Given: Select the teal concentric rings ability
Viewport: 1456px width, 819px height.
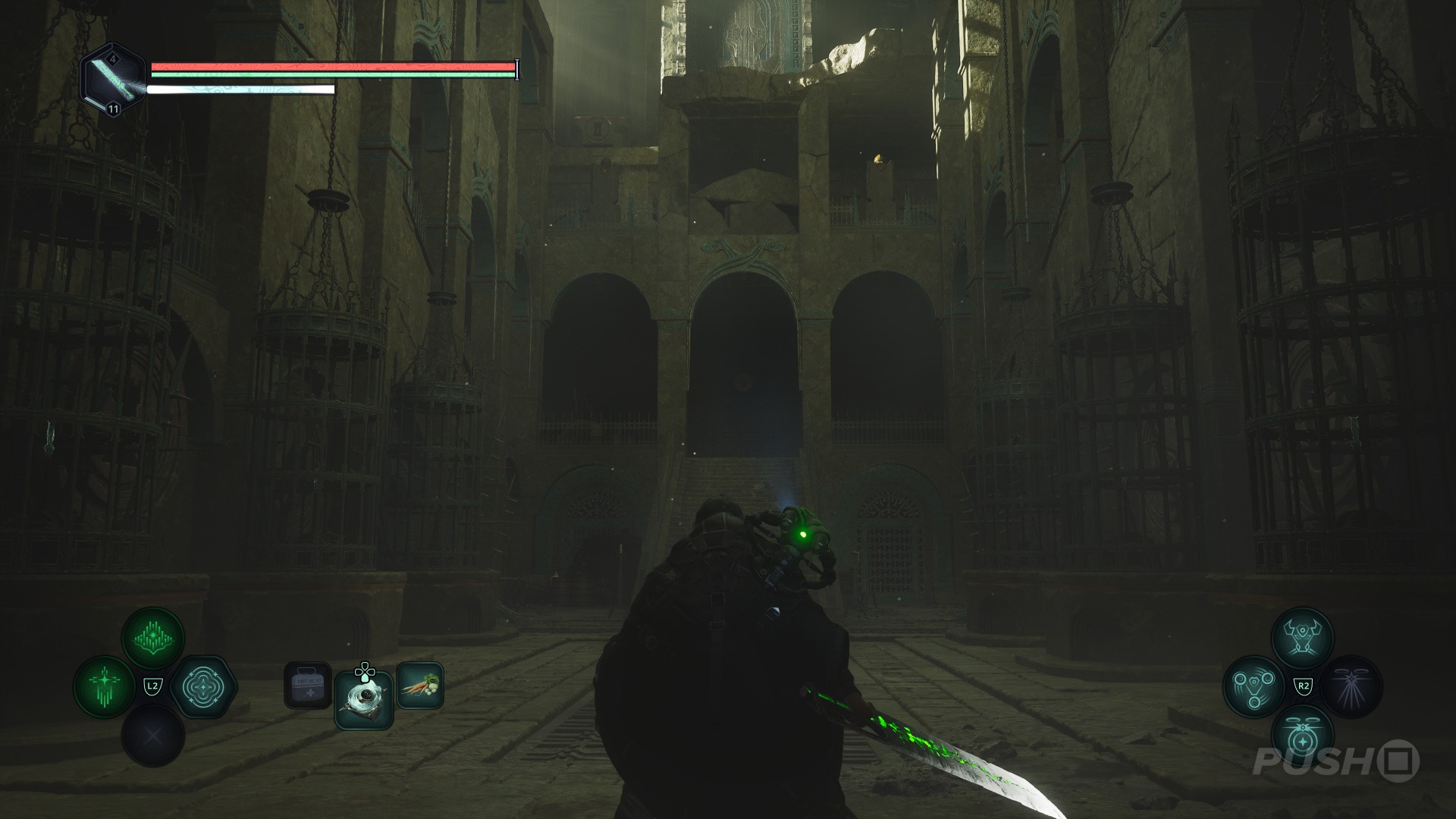Looking at the screenshot, I should coord(202,687).
